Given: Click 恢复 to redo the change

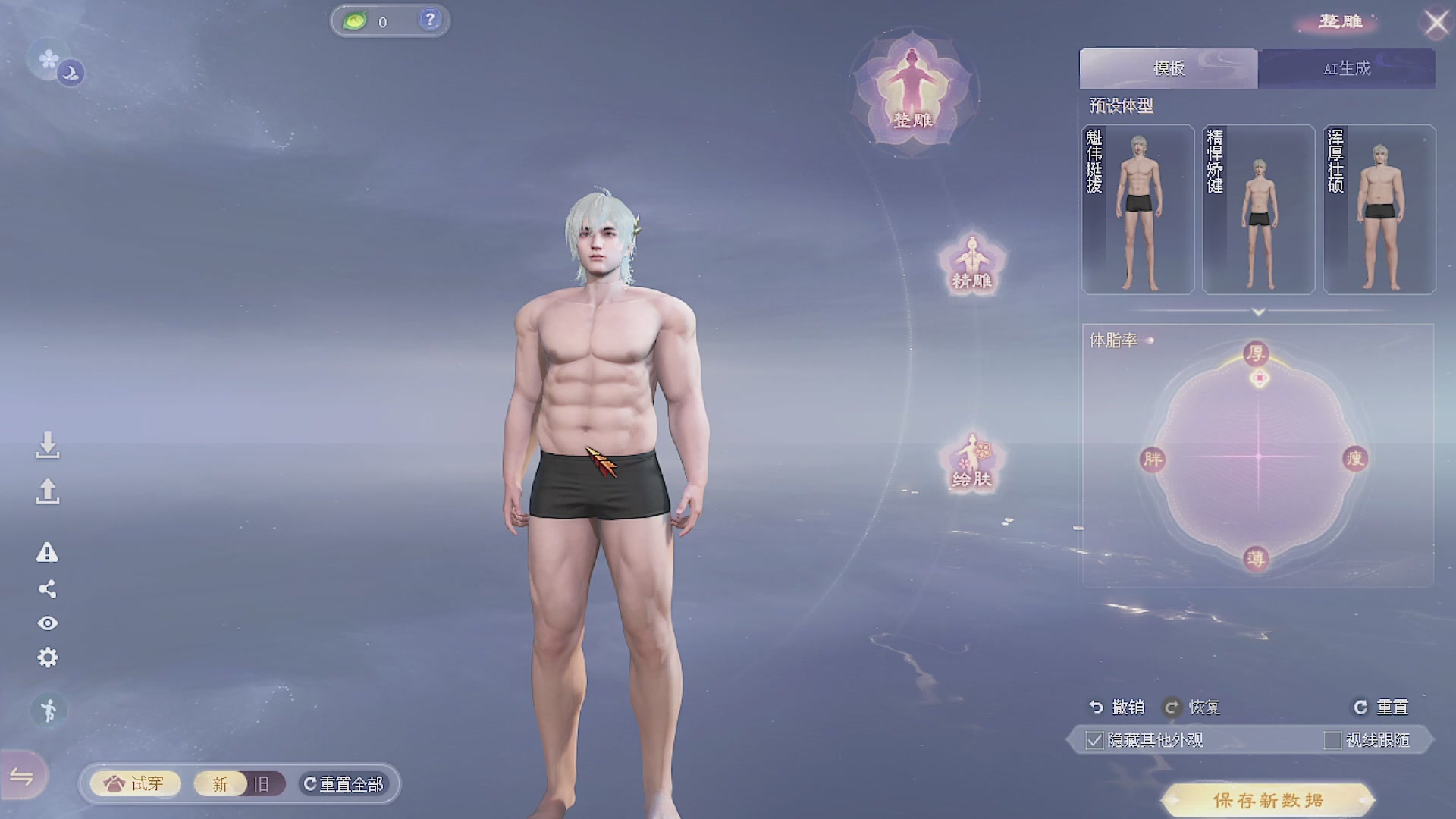Looking at the screenshot, I should pos(1192,707).
